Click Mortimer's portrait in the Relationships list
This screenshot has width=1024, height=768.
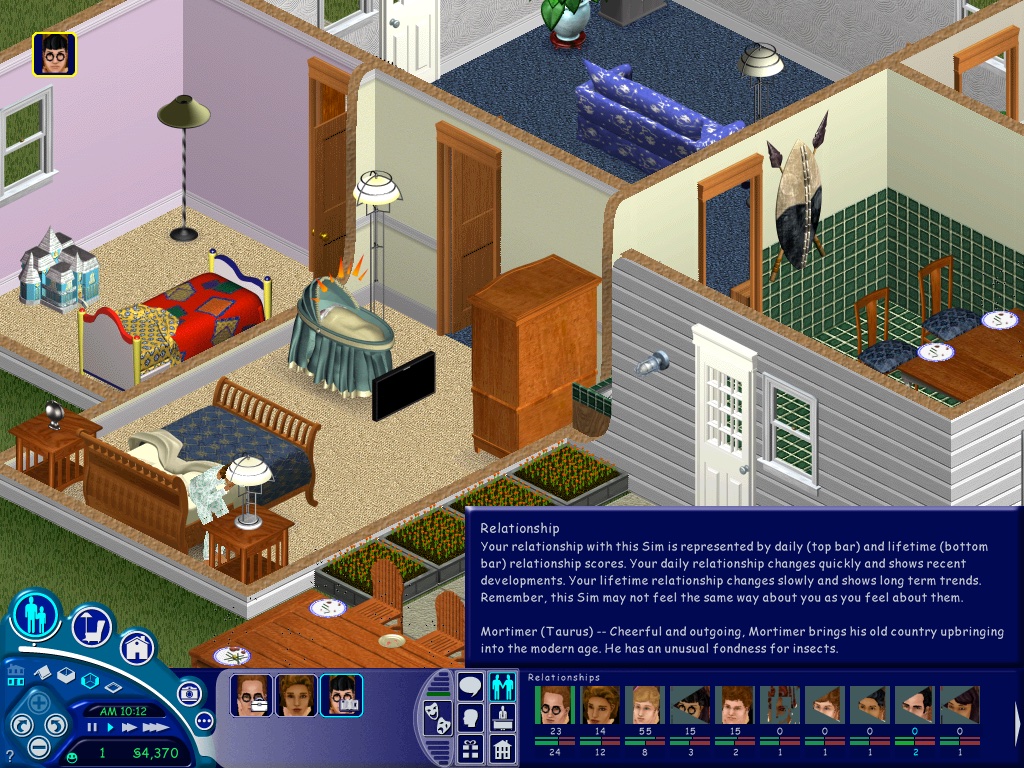pos(553,705)
